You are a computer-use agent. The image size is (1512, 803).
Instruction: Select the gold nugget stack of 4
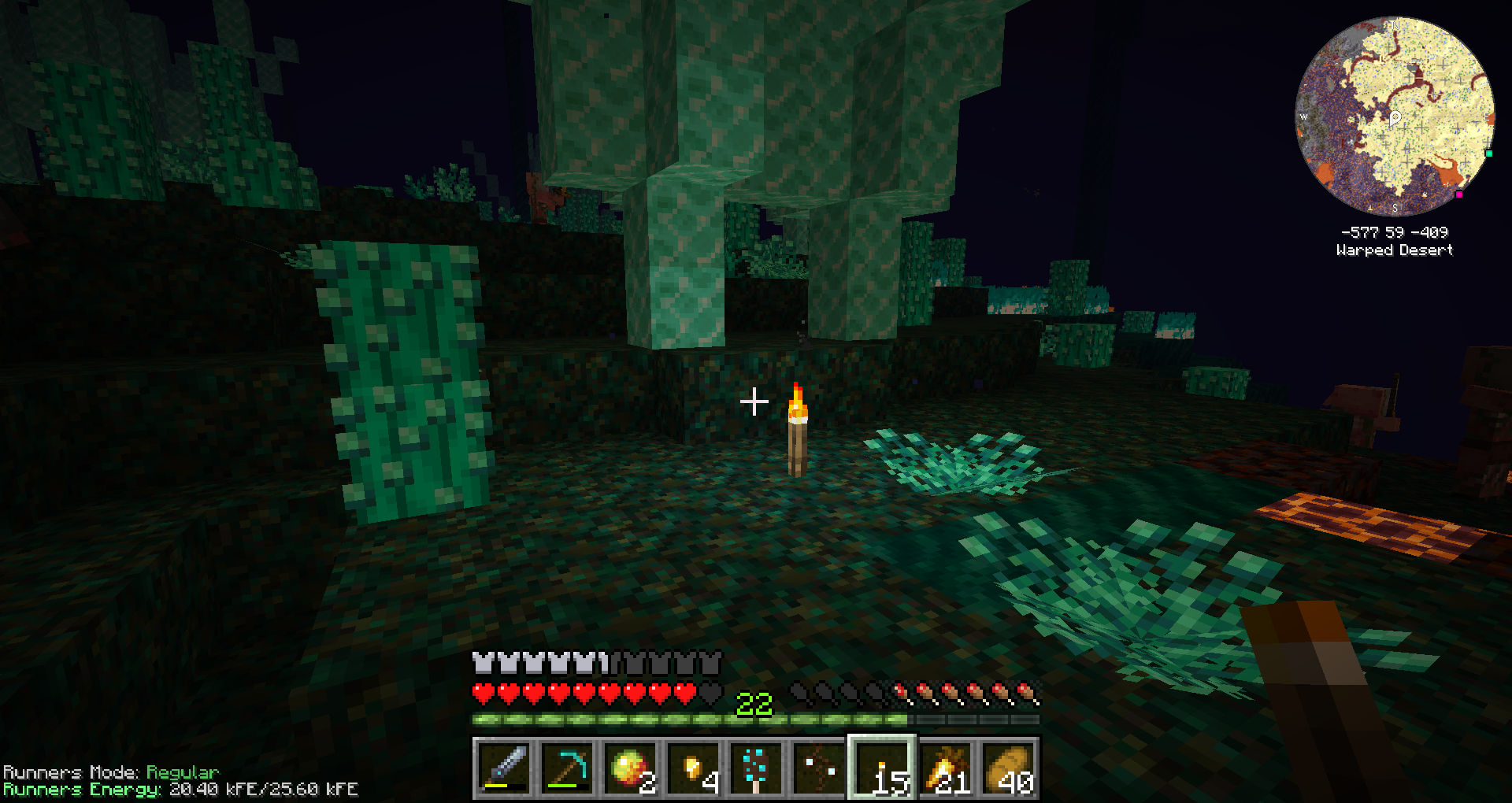(693, 768)
